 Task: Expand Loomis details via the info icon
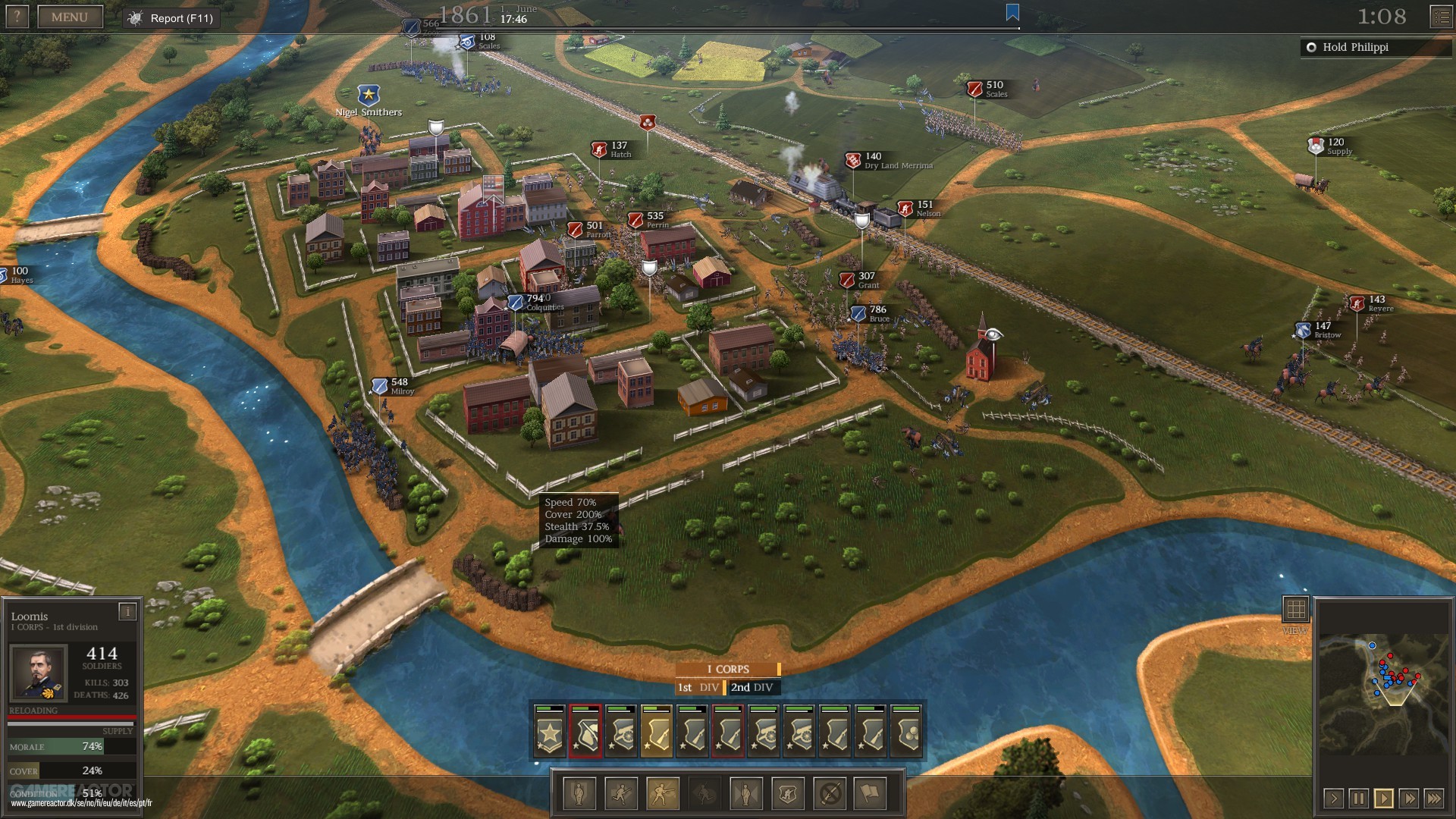pos(126,611)
